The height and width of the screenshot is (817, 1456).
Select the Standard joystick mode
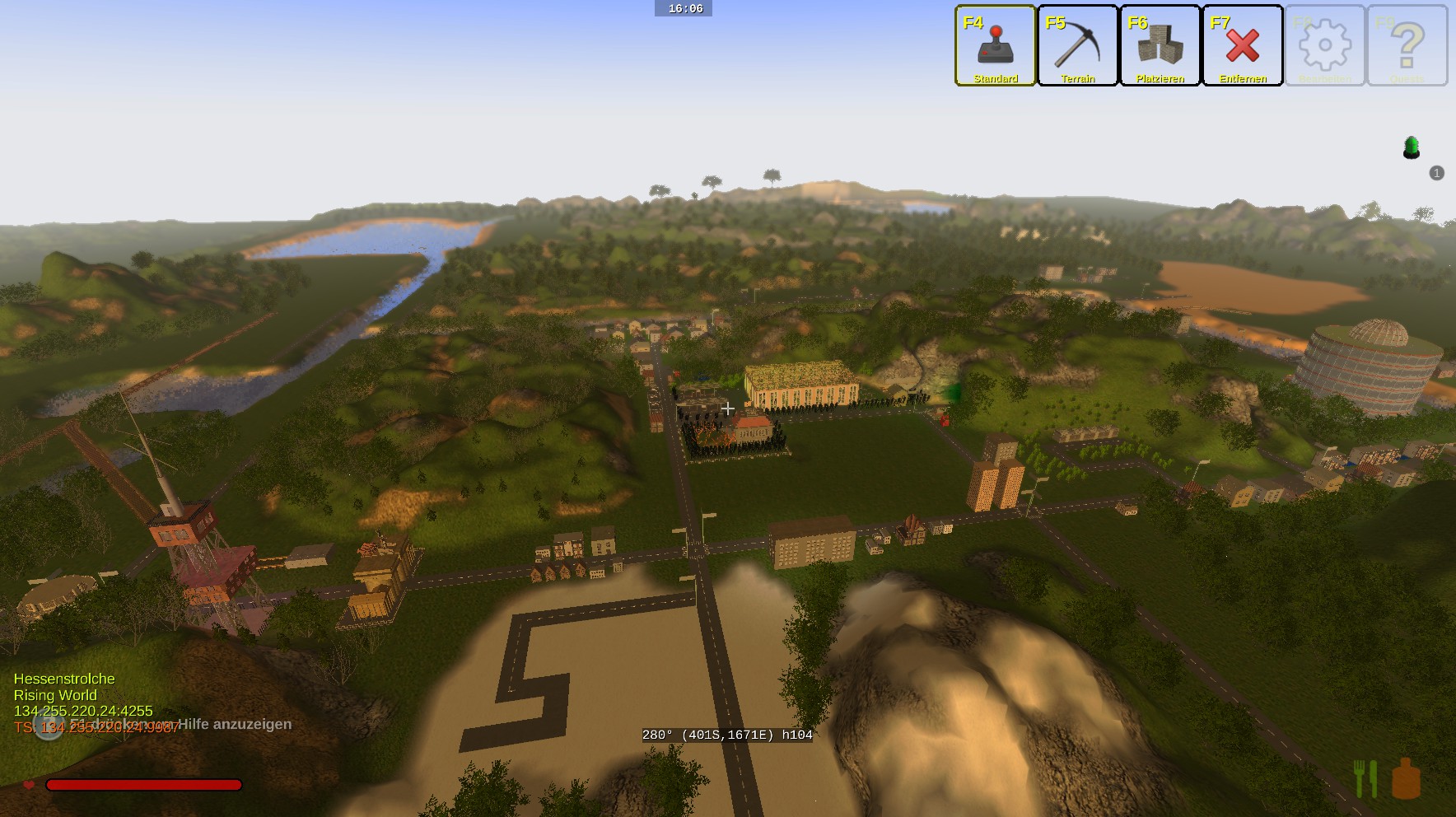coord(995,45)
